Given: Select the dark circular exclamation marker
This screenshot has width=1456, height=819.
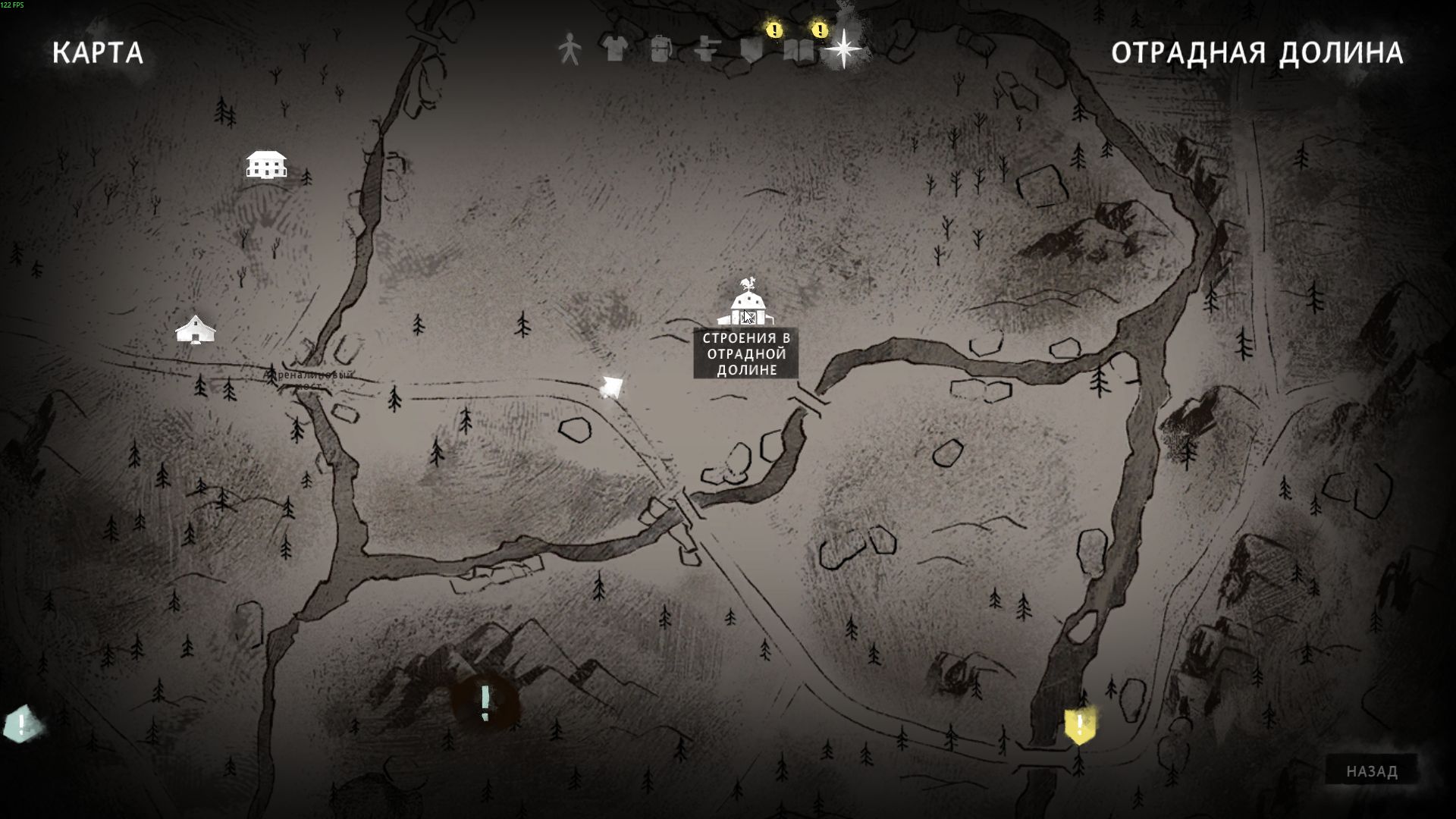Looking at the screenshot, I should coord(485,702).
